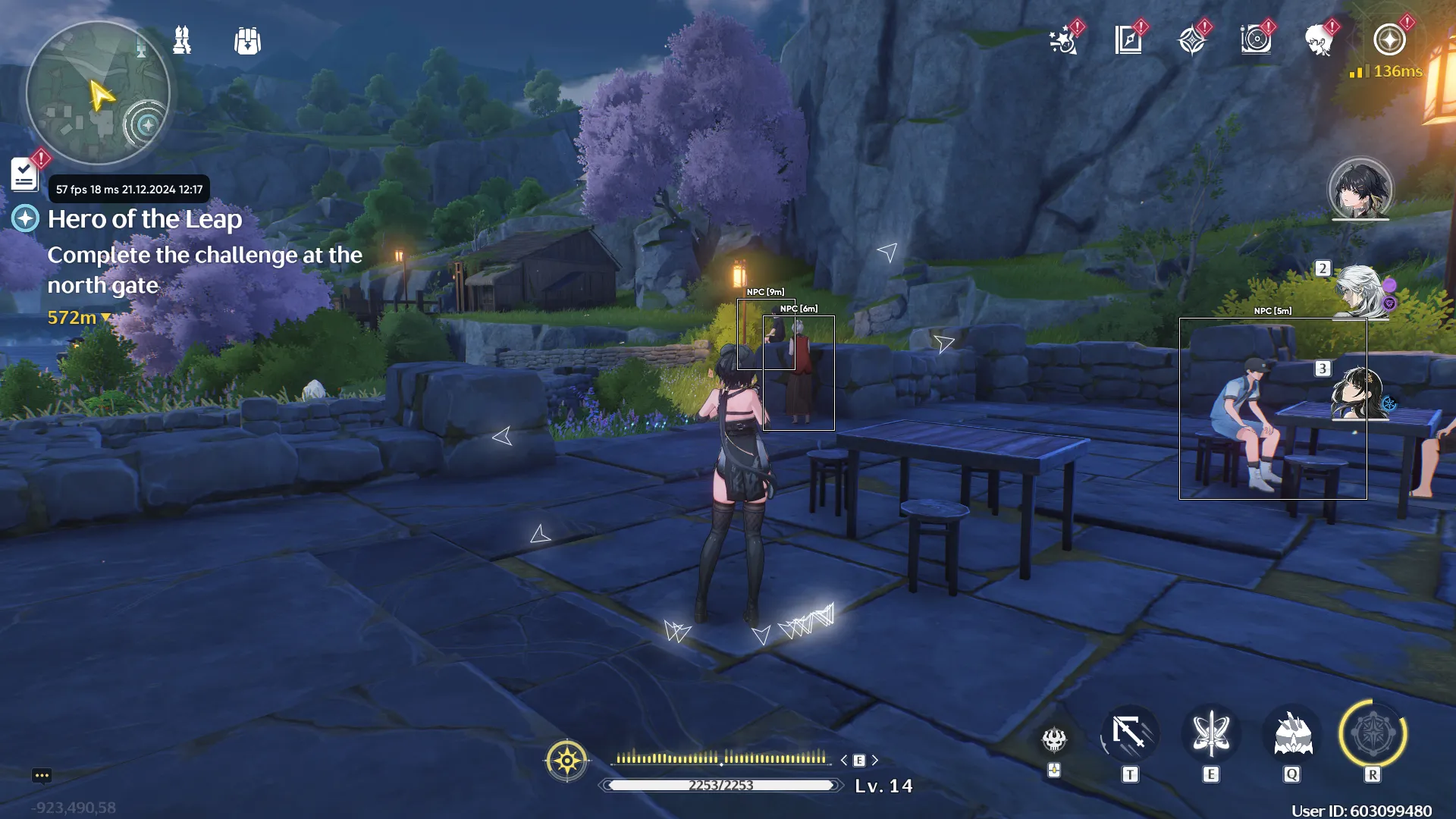Screen dimensions: 1456x819
Task: Open the guidebook icon with the compass page
Action: click(1128, 40)
